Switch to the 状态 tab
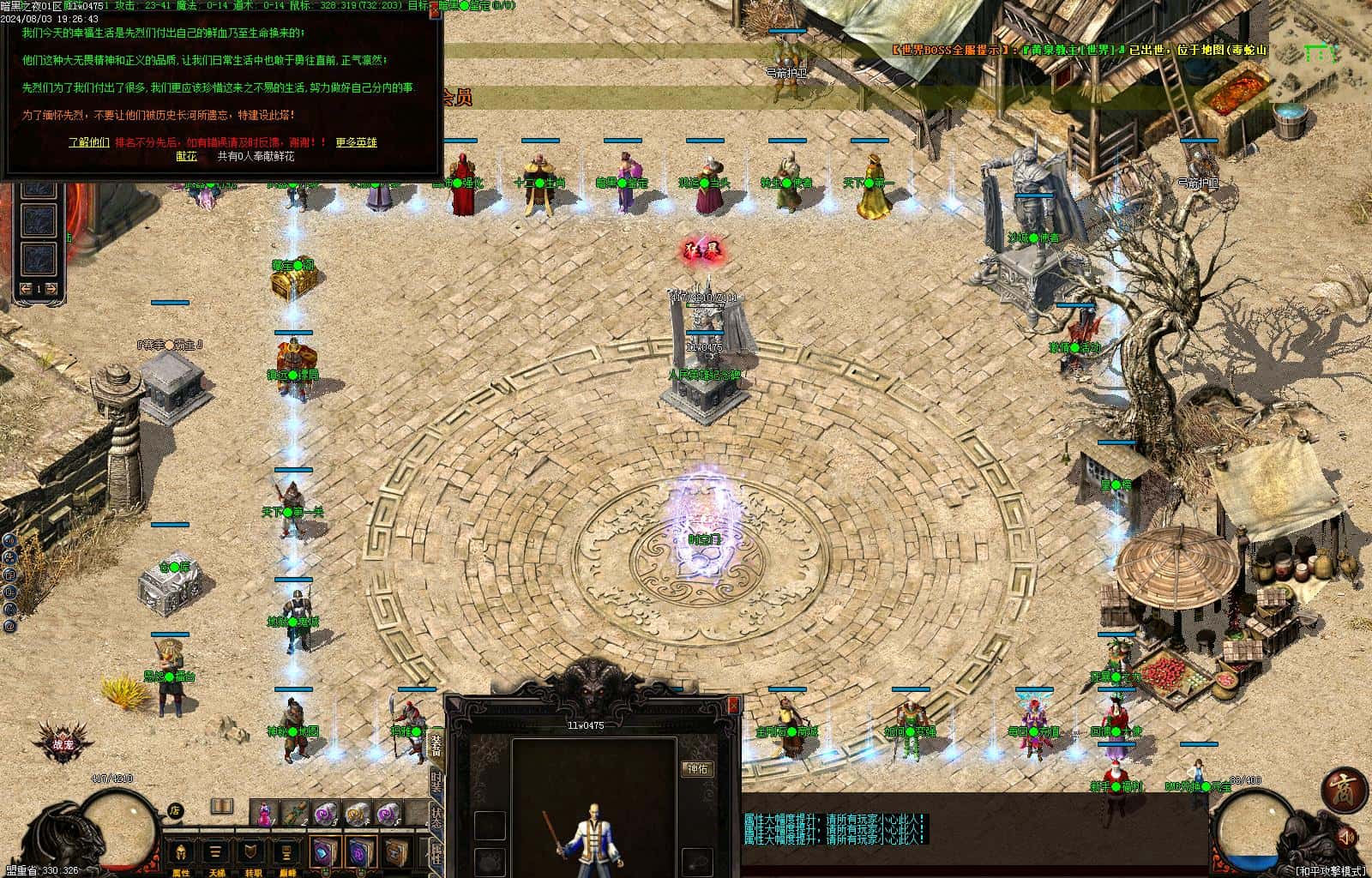Viewport: 1372px width, 878px height. [436, 817]
